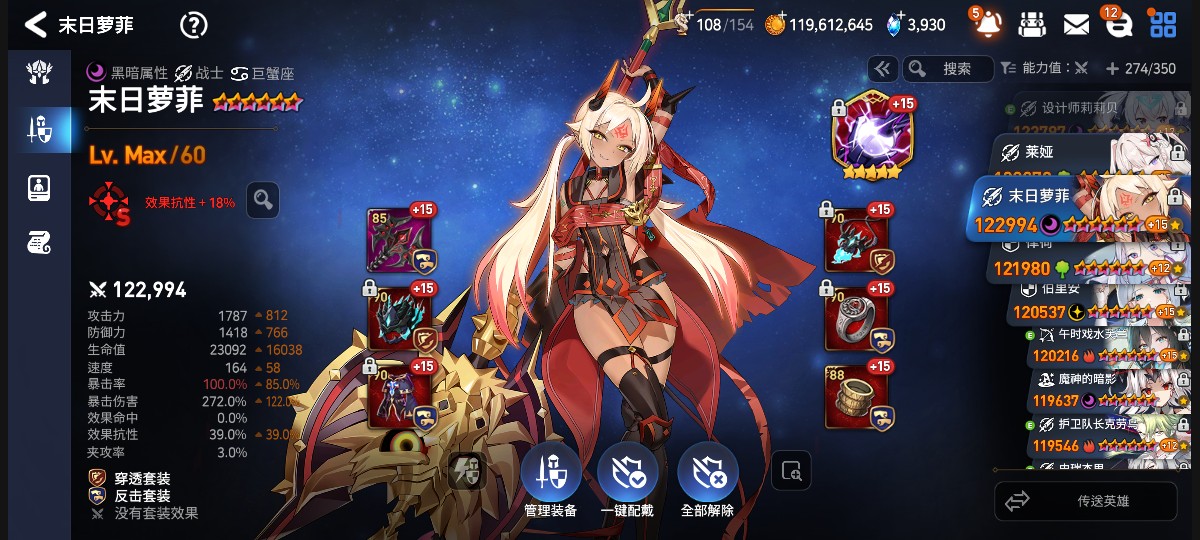1200x540 pixels.
Task: Open the blue grid main menu
Action: click(x=1163, y=24)
